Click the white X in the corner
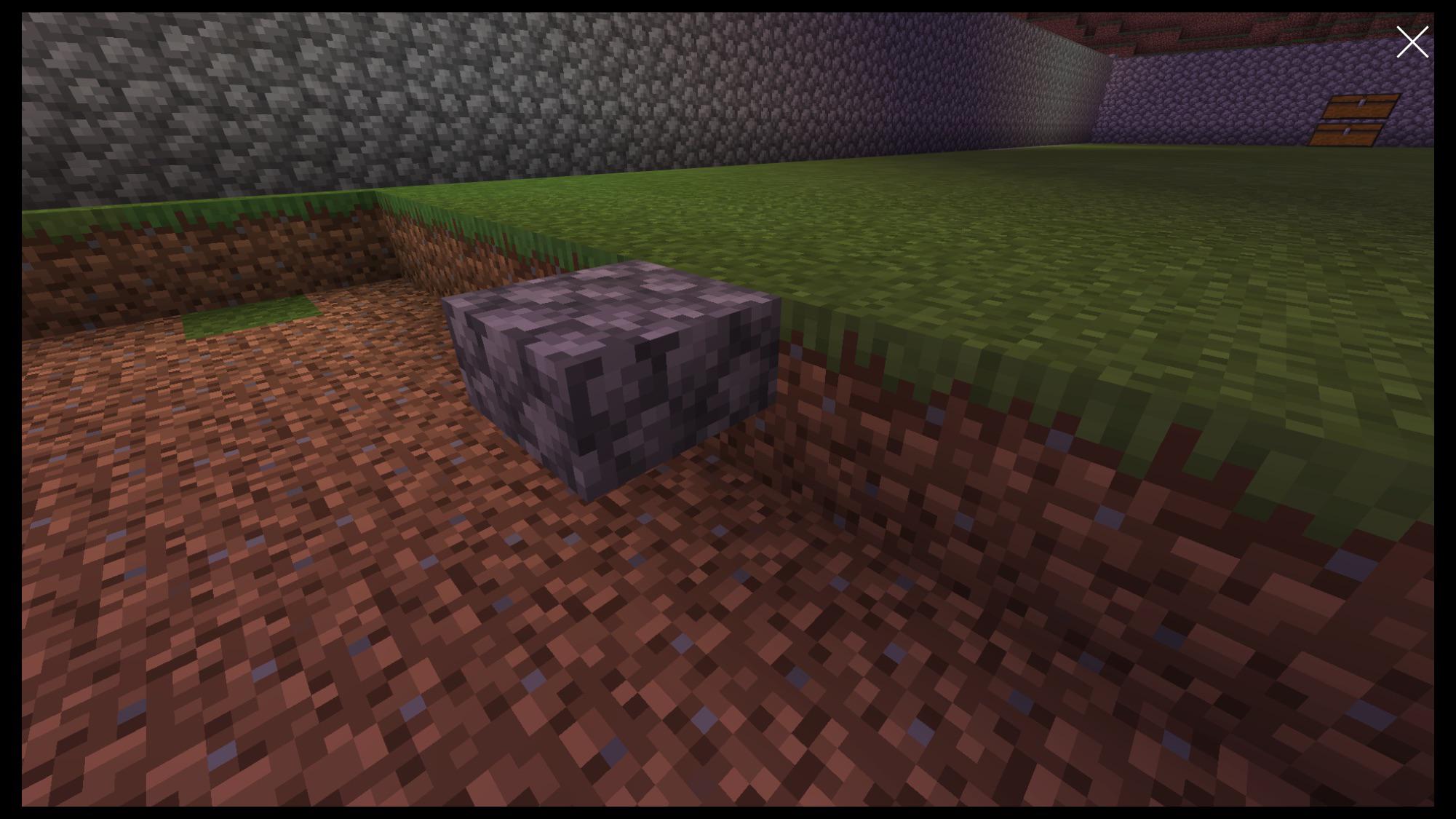1456x819 pixels. (x=1412, y=41)
